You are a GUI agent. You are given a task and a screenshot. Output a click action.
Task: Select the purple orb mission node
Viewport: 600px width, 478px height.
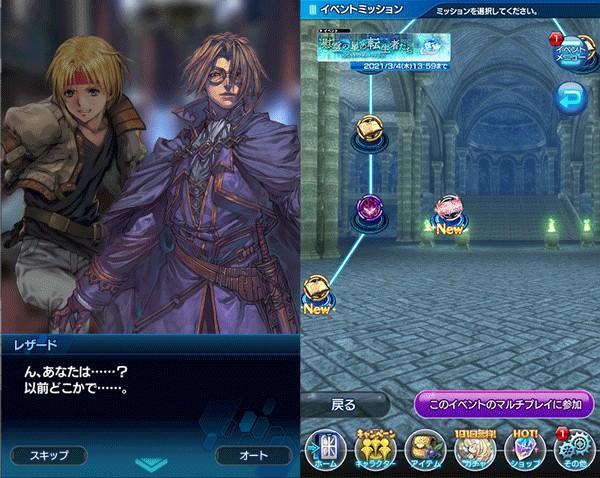(370, 208)
